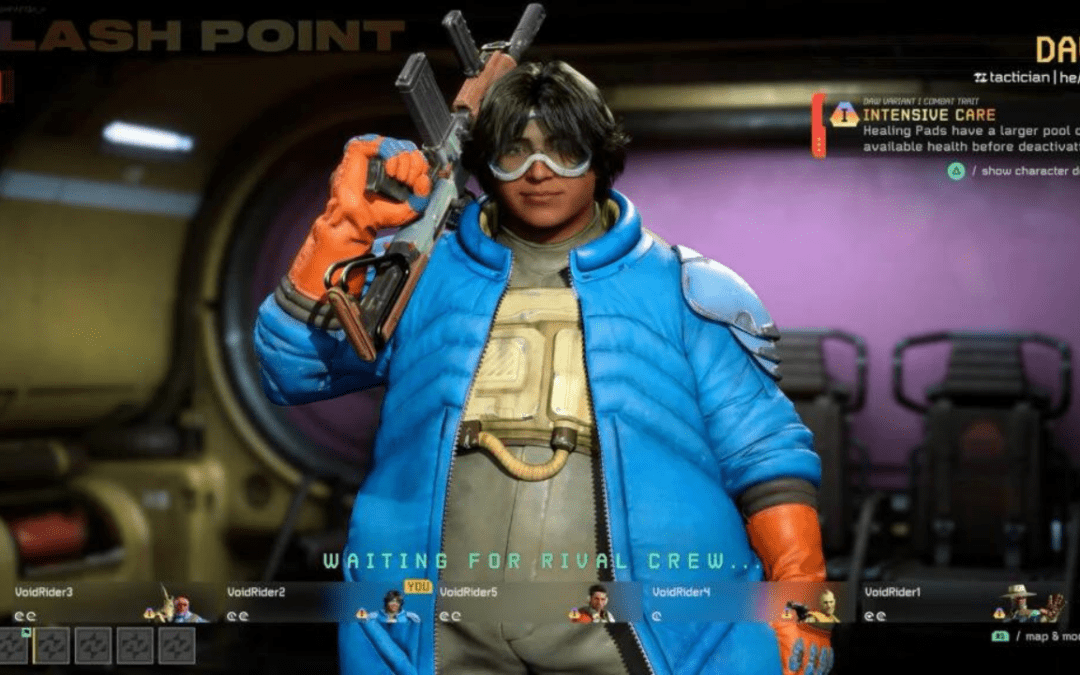Select the VoidRider2 card marked YOU
The image size is (1080, 675).
pyautogui.click(x=322, y=603)
